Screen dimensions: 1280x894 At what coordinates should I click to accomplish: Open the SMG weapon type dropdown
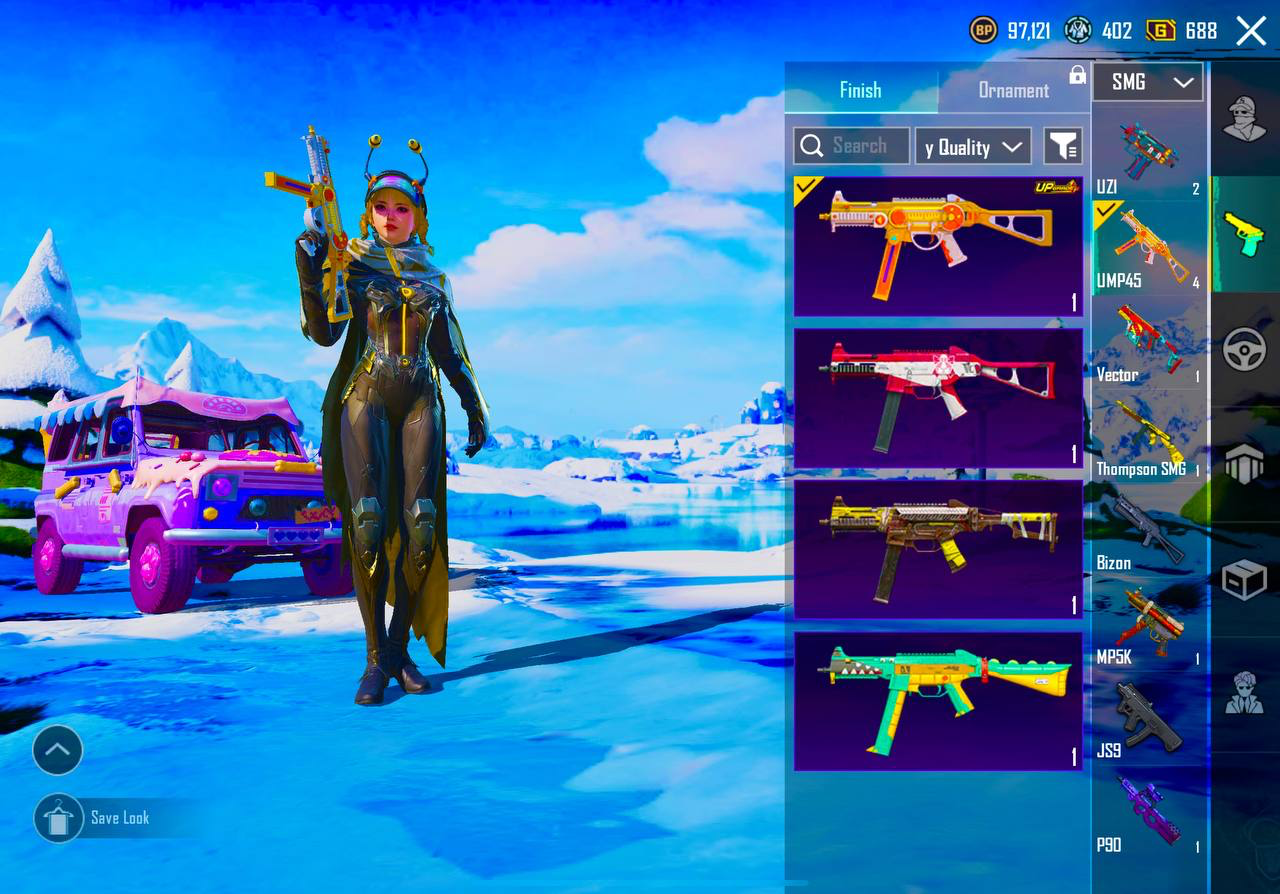click(1147, 82)
